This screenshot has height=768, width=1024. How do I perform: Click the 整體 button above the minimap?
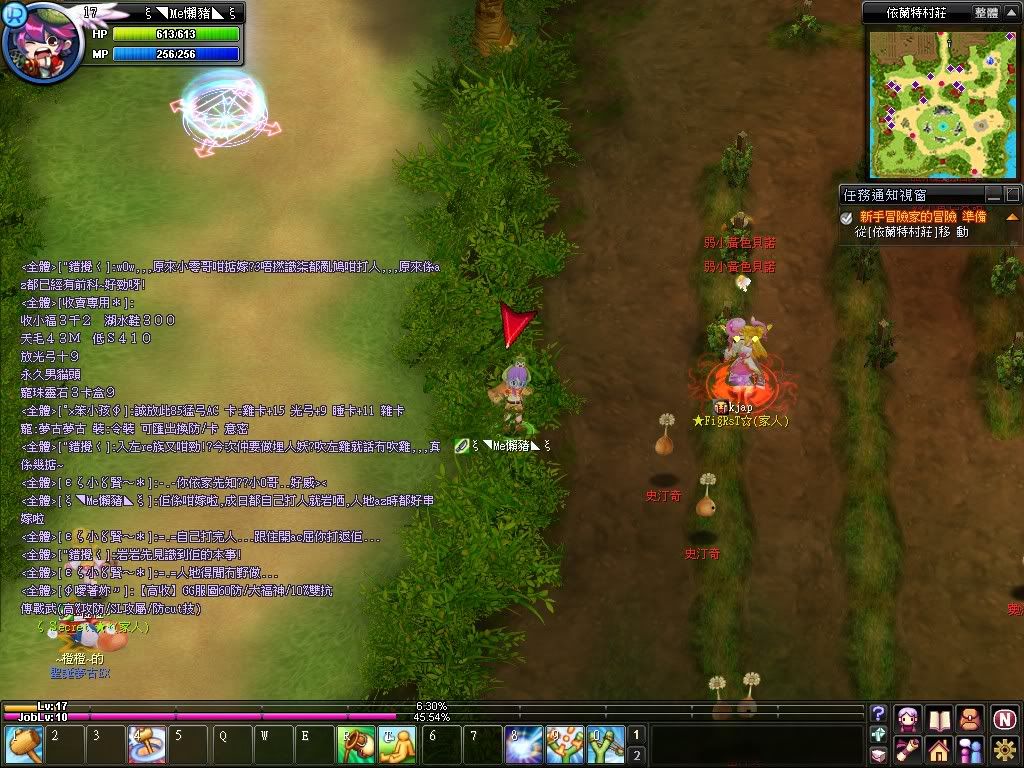pos(985,13)
